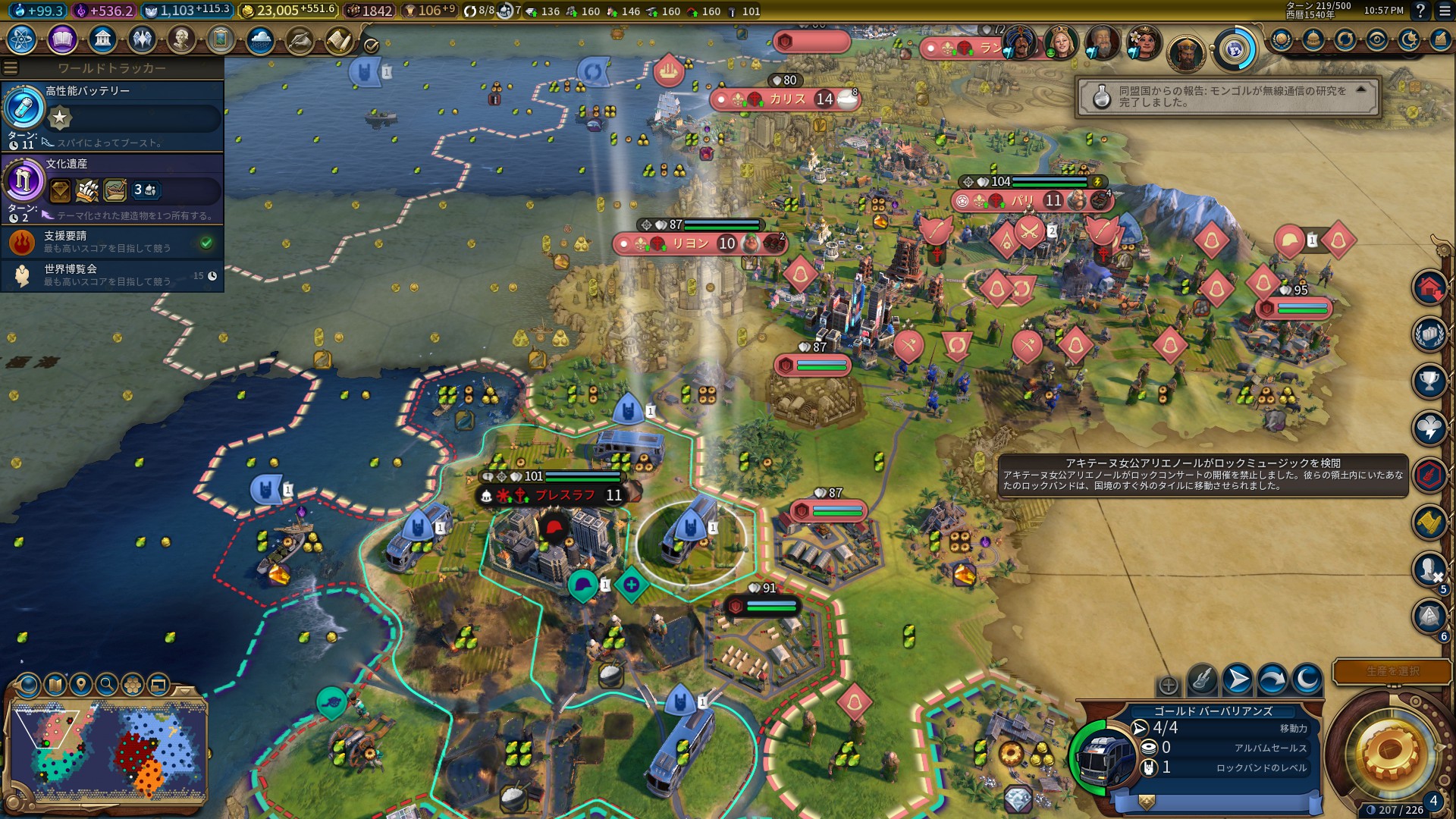Open the Great People bust icon
Viewport: 1456px width, 819px height.
click(x=181, y=39)
